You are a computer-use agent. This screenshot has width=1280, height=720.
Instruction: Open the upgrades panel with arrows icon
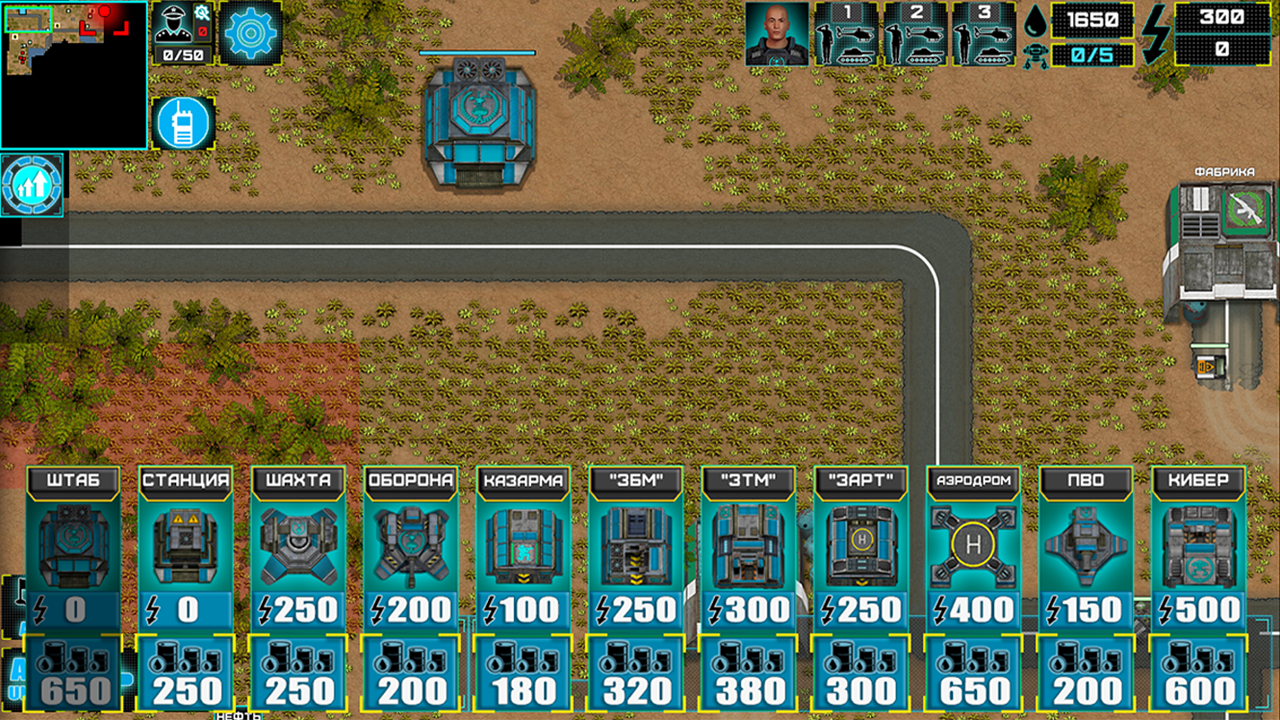click(33, 186)
